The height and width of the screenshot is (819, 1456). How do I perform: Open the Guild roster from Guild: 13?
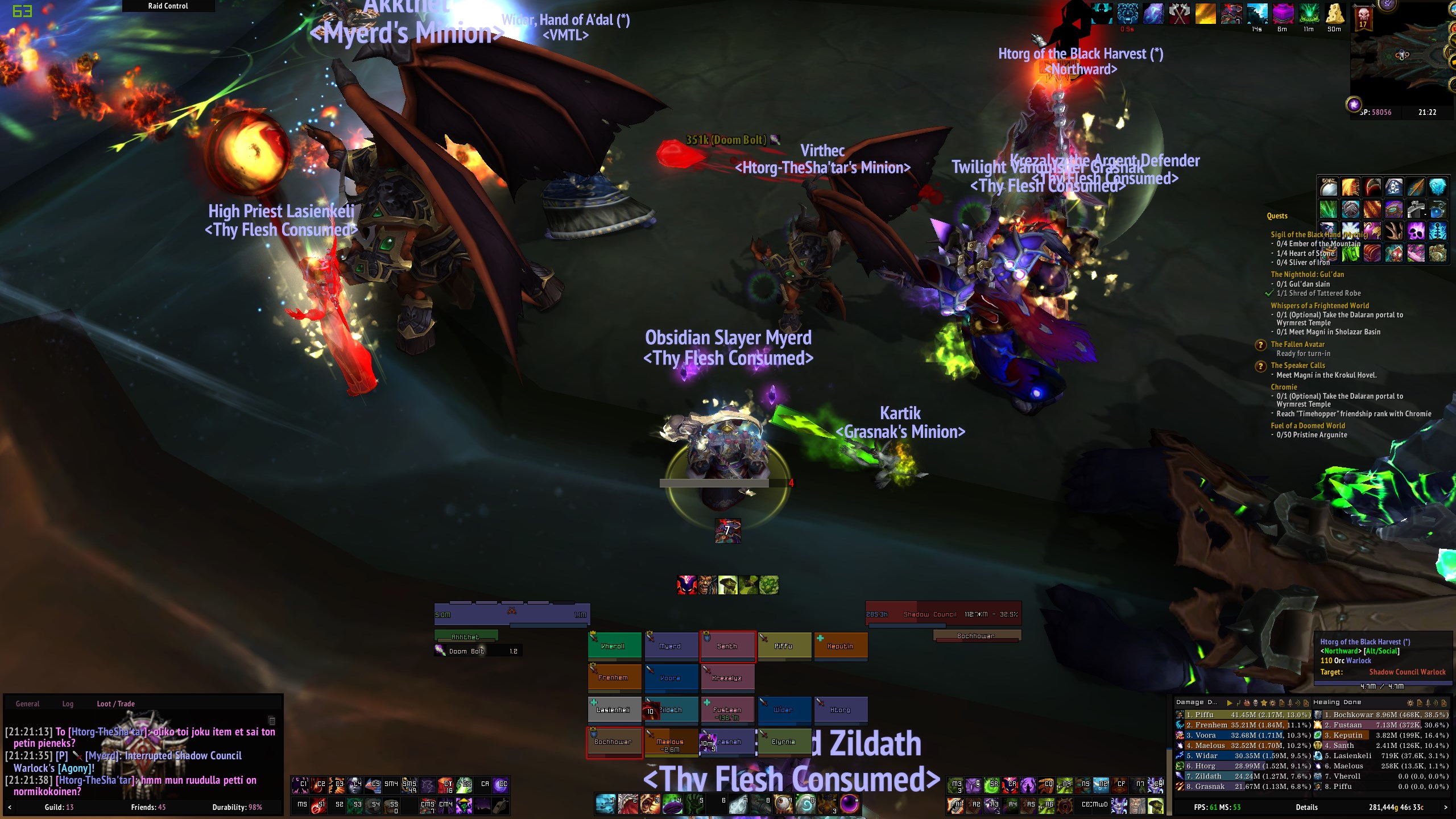point(59,807)
